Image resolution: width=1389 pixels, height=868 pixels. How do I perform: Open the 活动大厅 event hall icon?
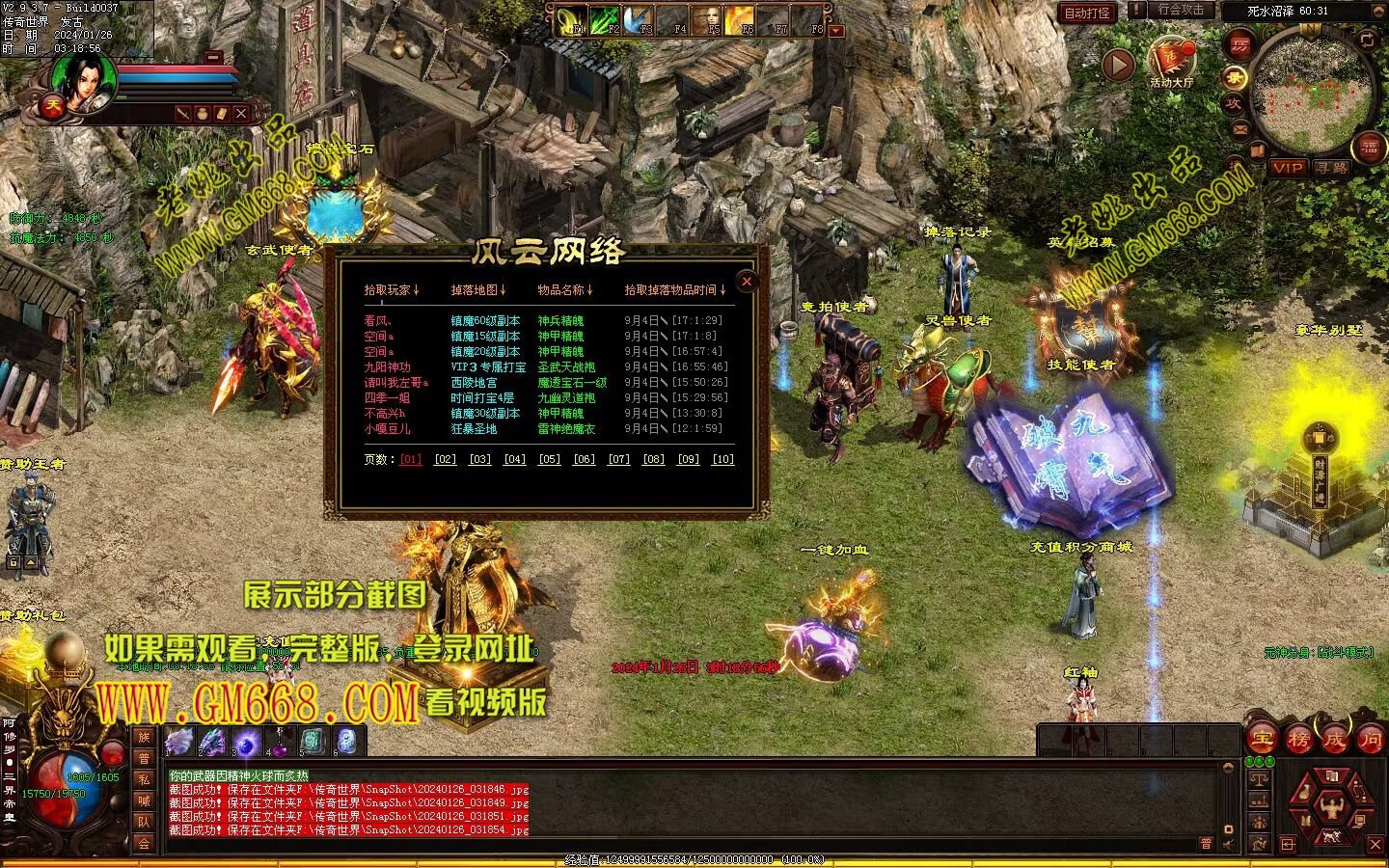(1170, 62)
